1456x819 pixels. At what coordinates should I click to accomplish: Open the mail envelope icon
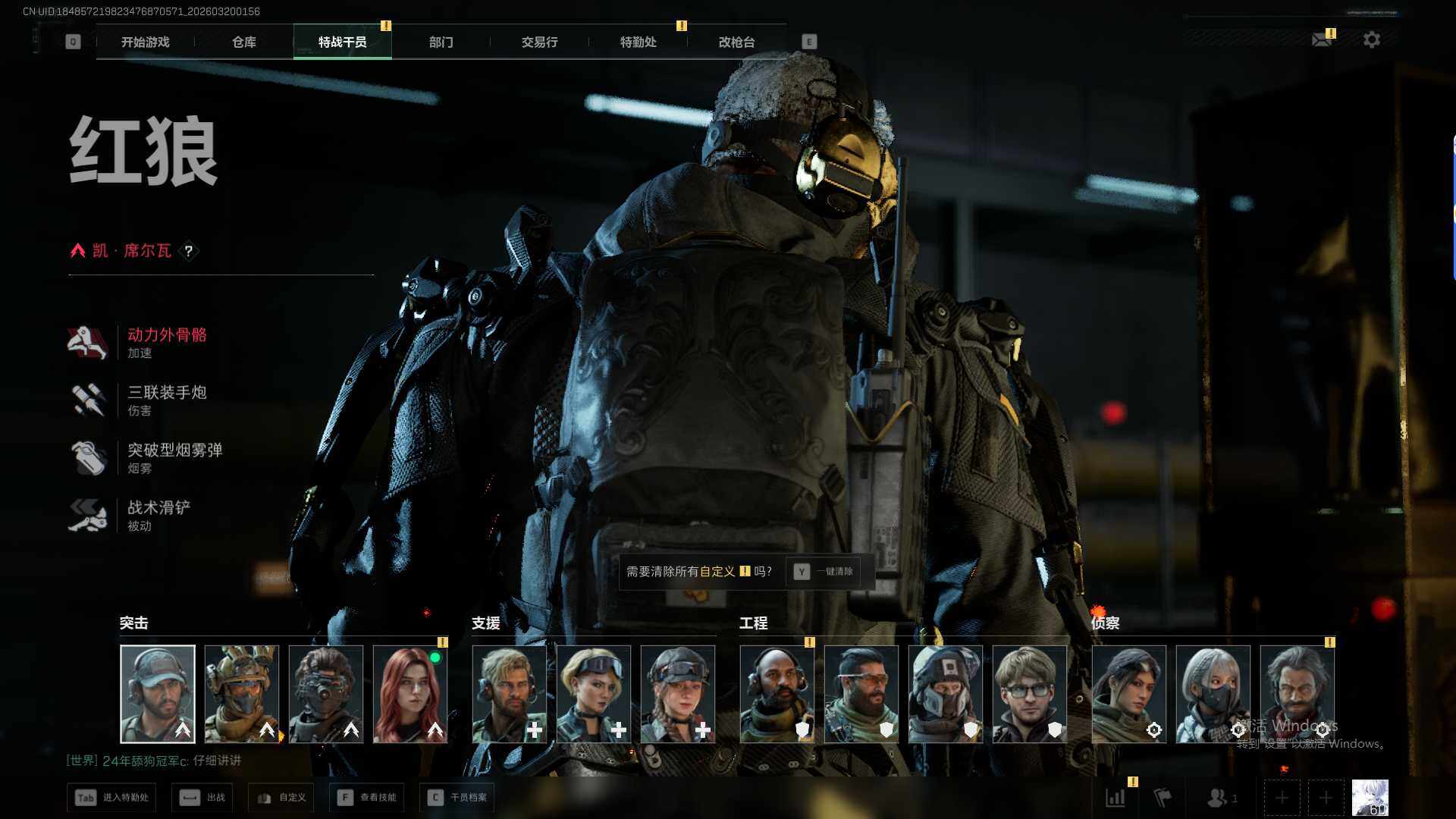coord(1322,39)
